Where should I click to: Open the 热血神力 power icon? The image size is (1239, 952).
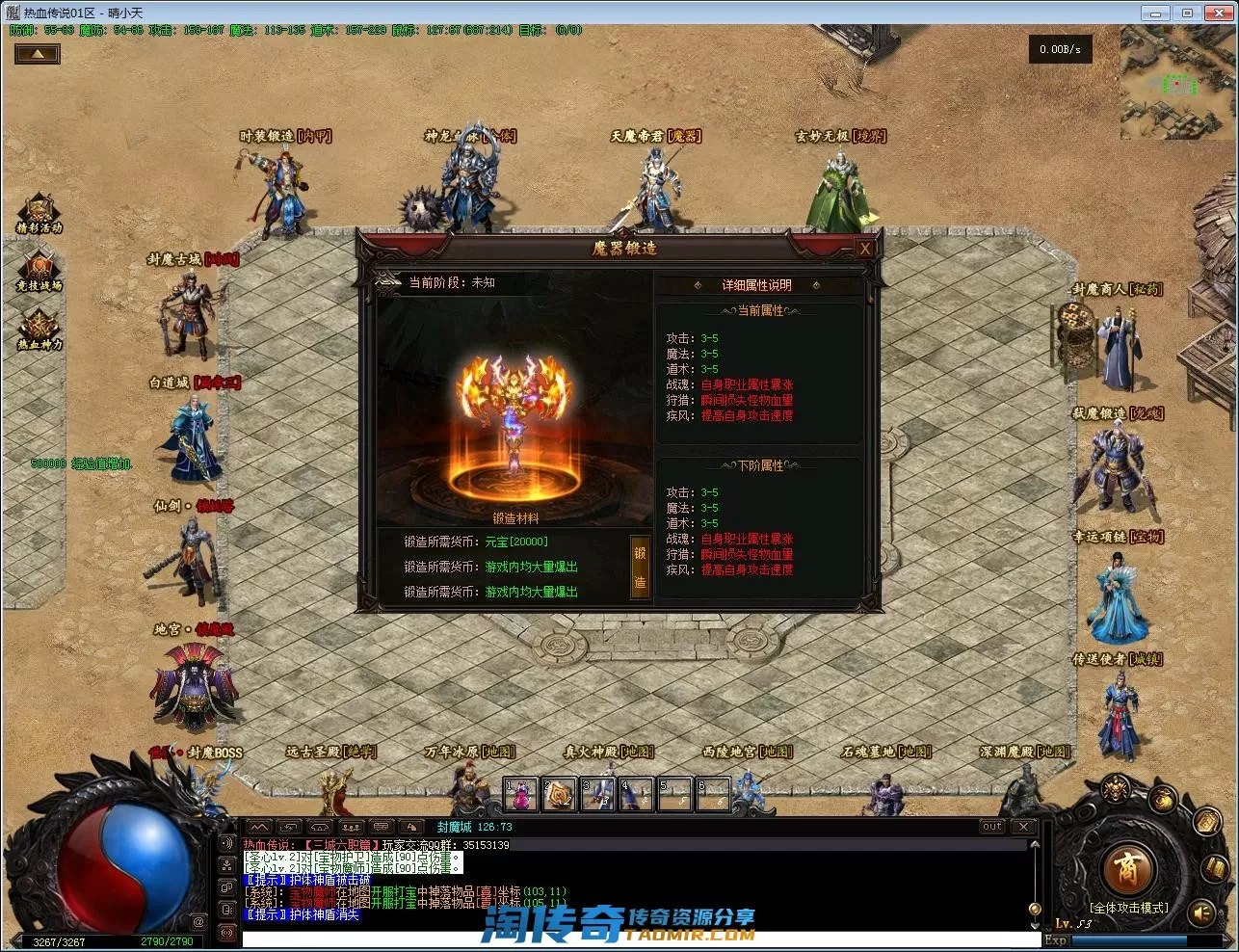pos(40,328)
